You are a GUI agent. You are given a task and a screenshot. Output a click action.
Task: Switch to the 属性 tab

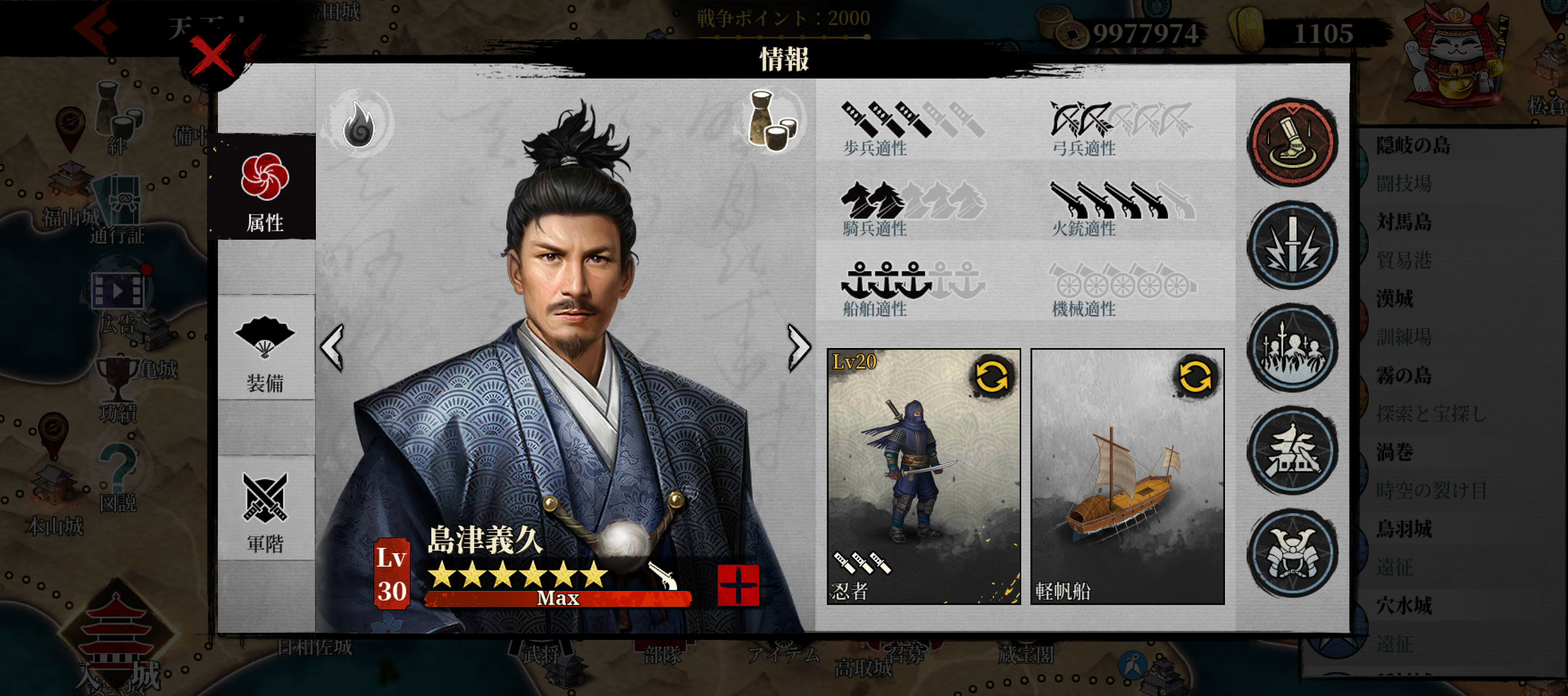(x=264, y=190)
